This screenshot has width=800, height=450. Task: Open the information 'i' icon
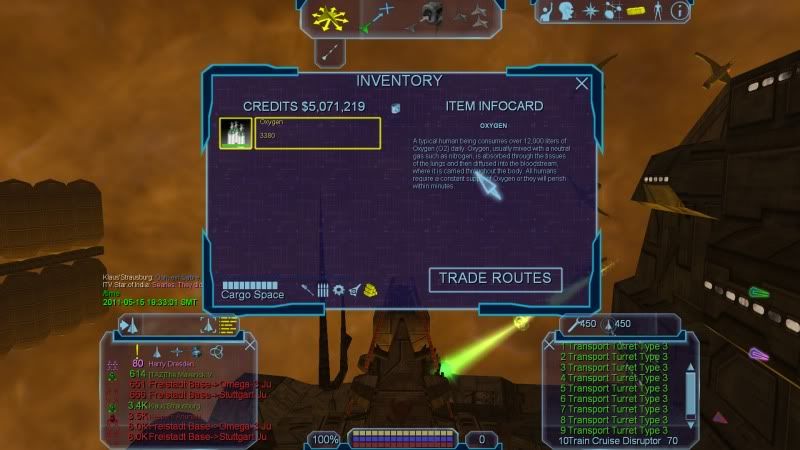pyautogui.click(x=680, y=12)
